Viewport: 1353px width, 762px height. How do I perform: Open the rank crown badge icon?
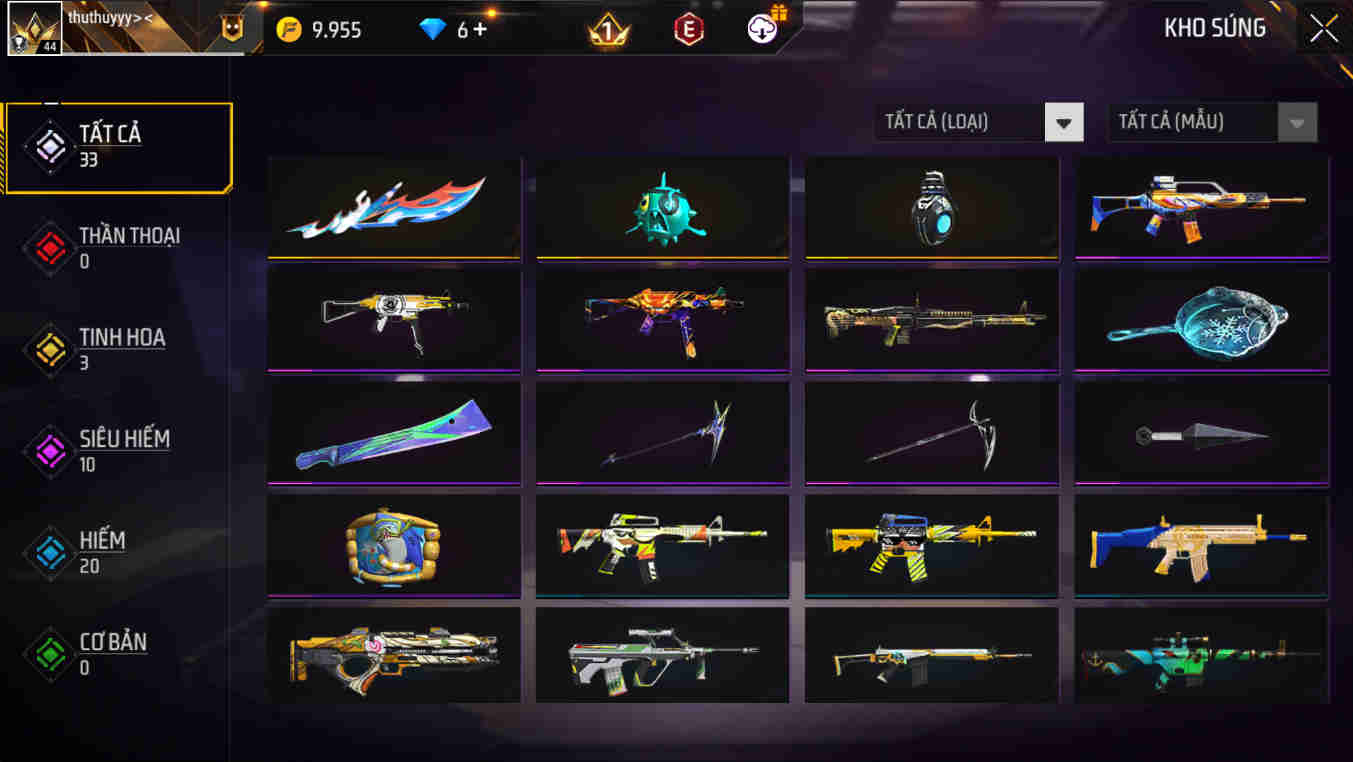click(x=608, y=29)
